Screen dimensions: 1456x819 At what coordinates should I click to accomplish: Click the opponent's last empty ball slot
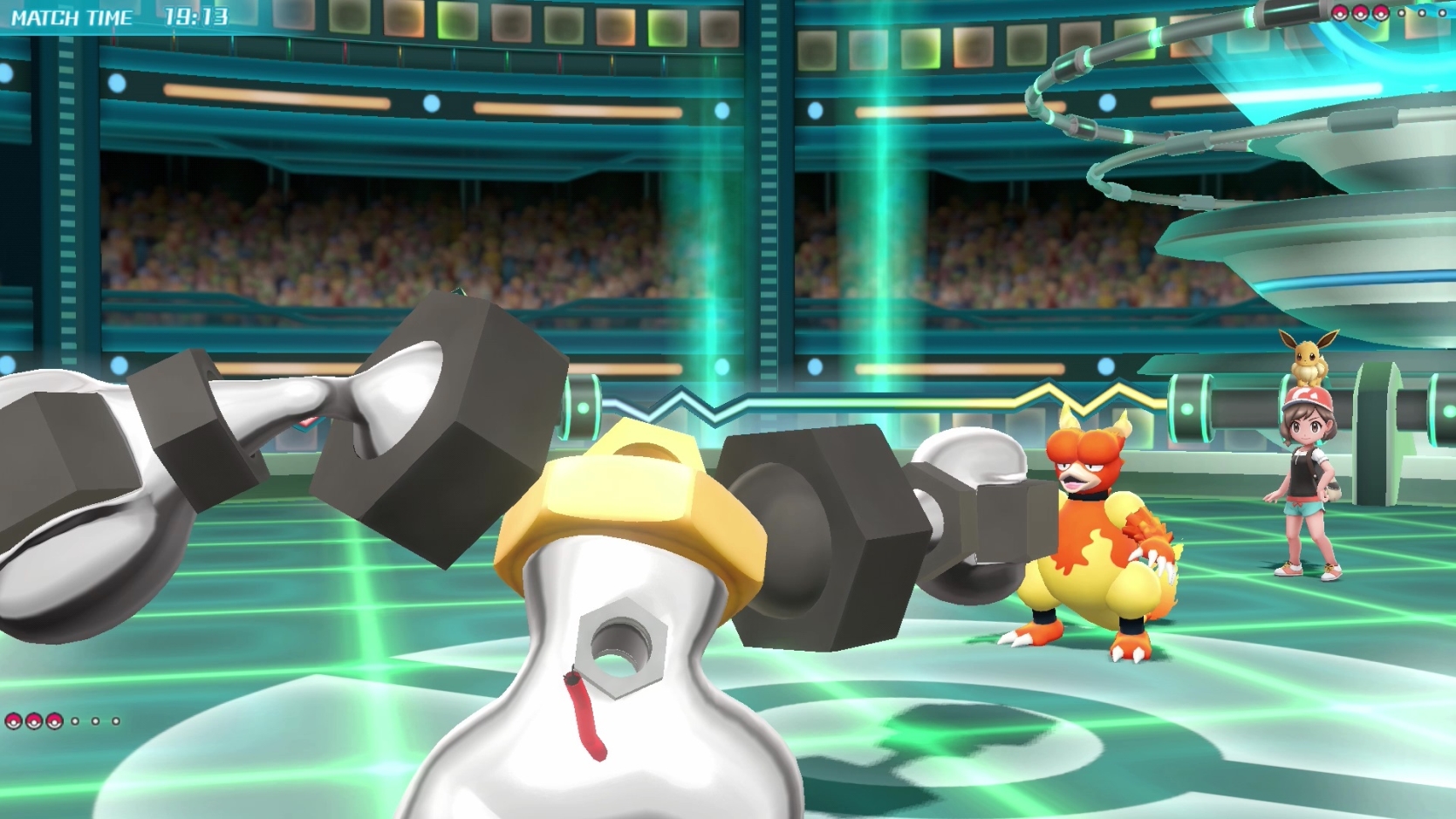(x=1443, y=13)
